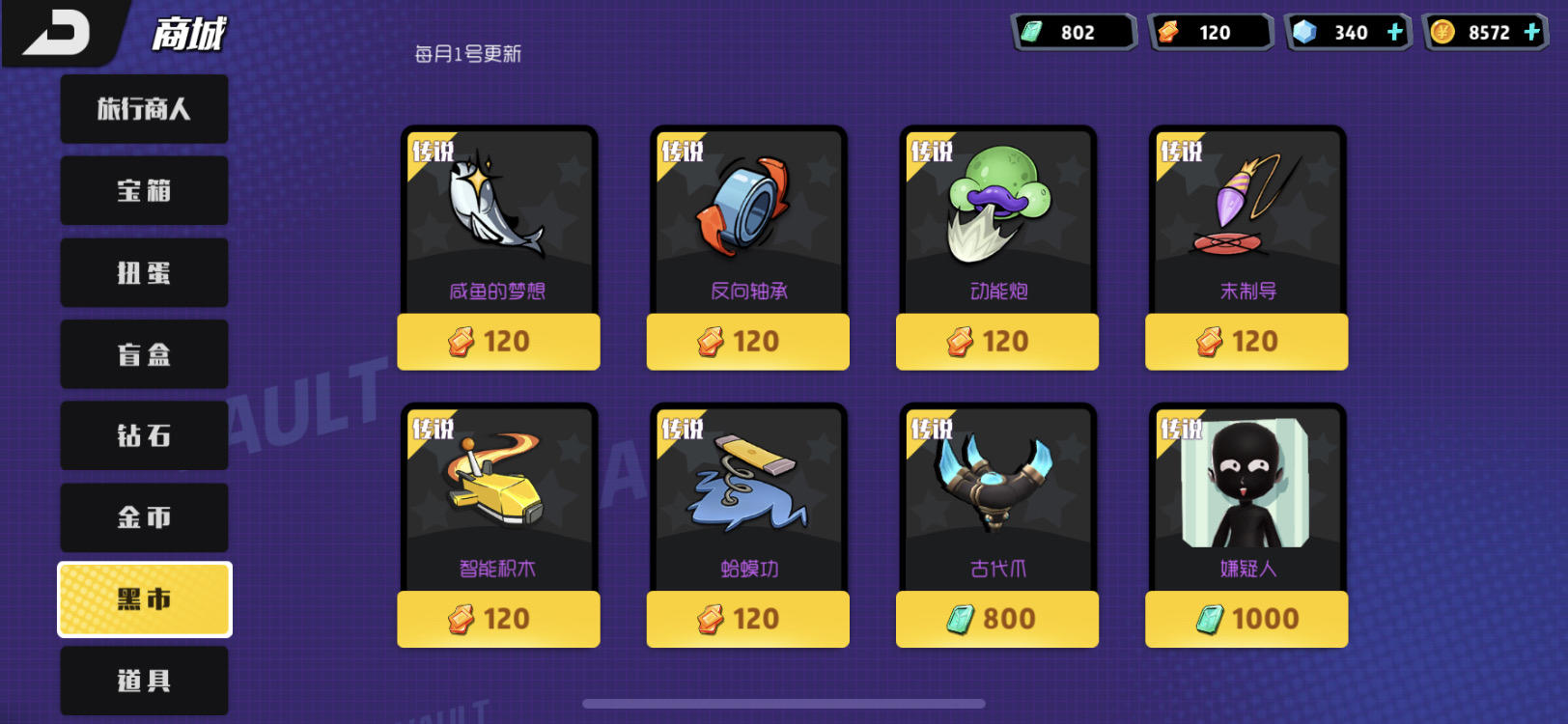The width and height of the screenshot is (1568, 724).
Task: Purchase 反向轴承 for 120 tokens
Action: 747,342
